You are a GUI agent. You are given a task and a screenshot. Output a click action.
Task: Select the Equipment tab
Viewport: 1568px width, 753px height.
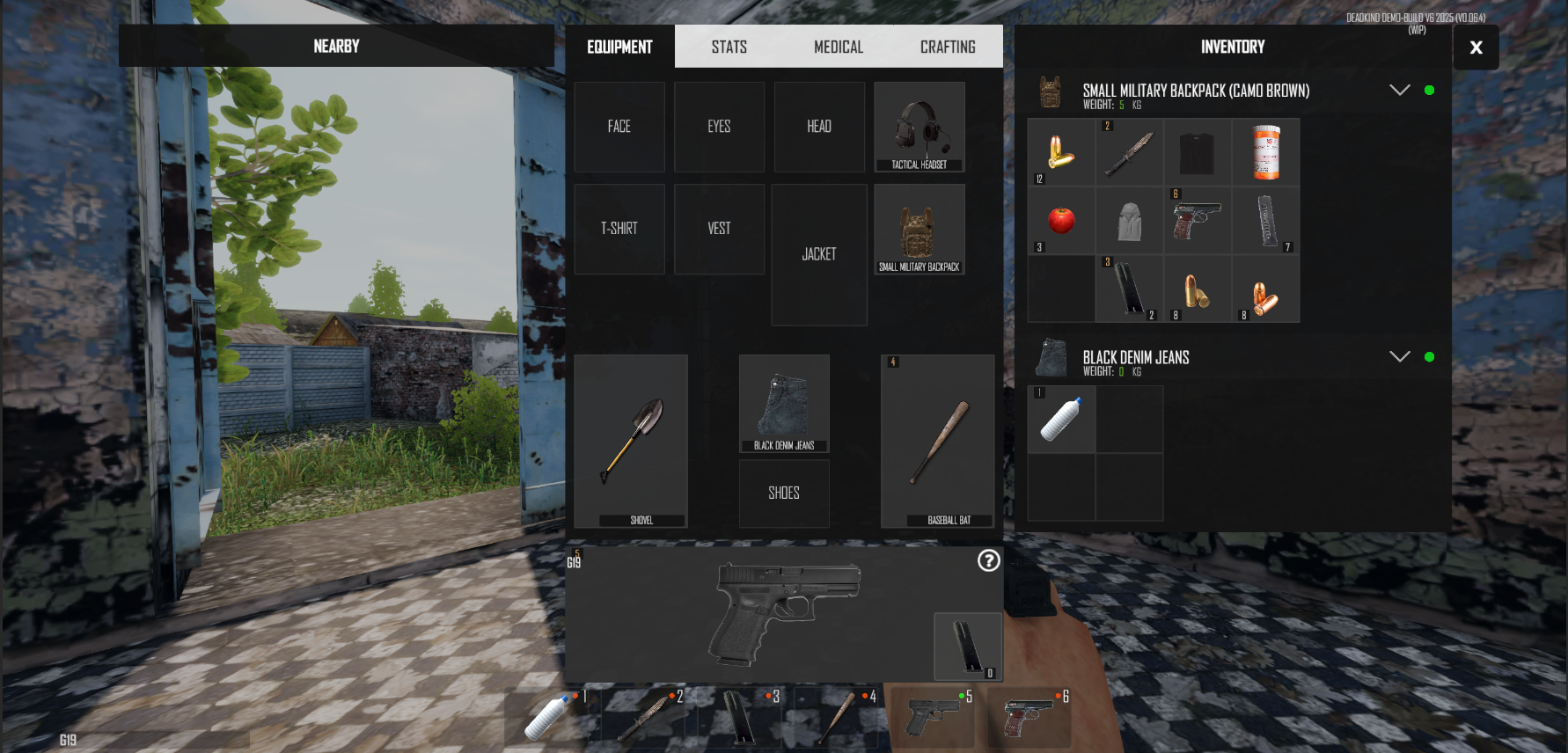tap(619, 47)
